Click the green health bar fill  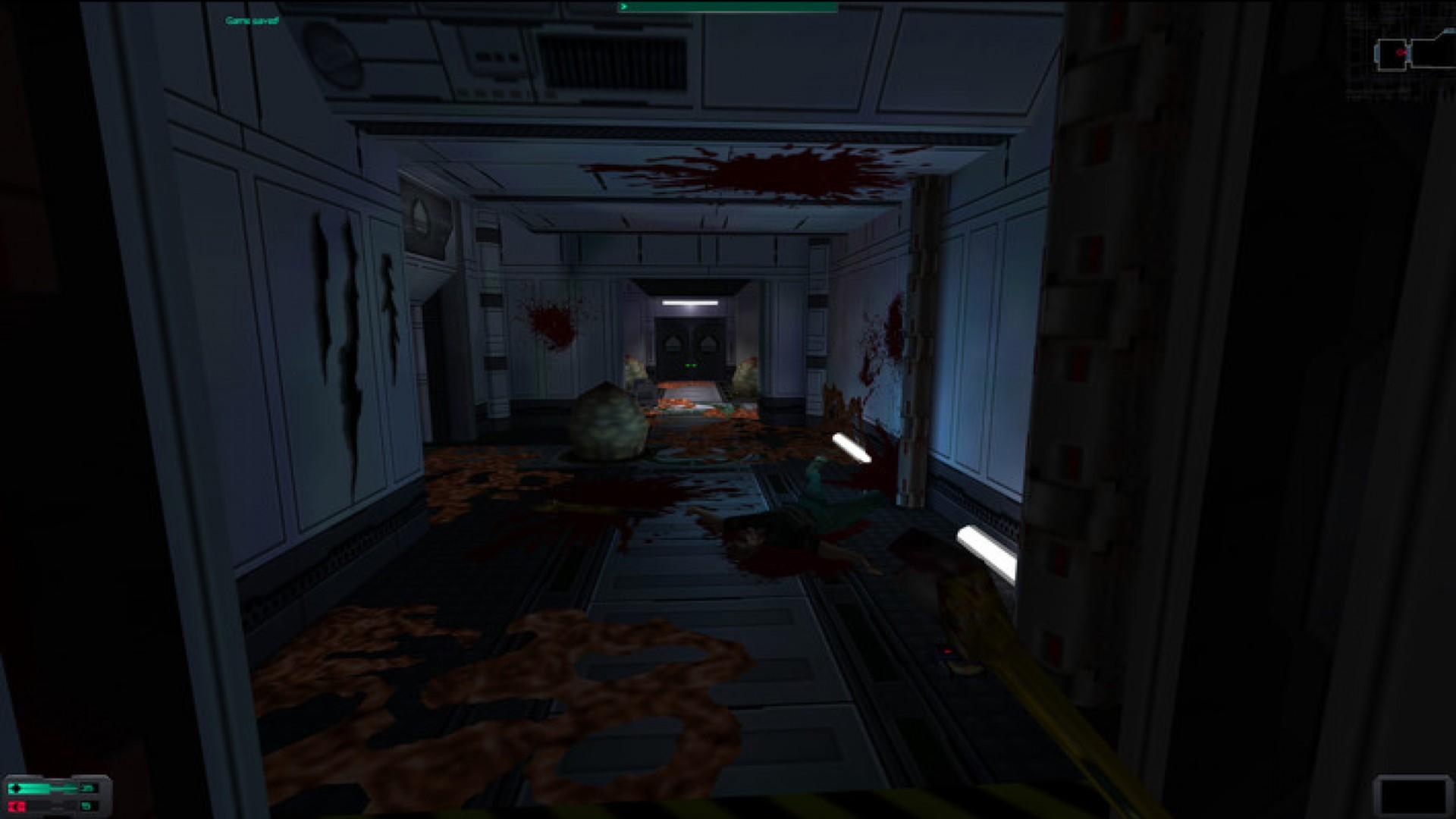coord(42,787)
